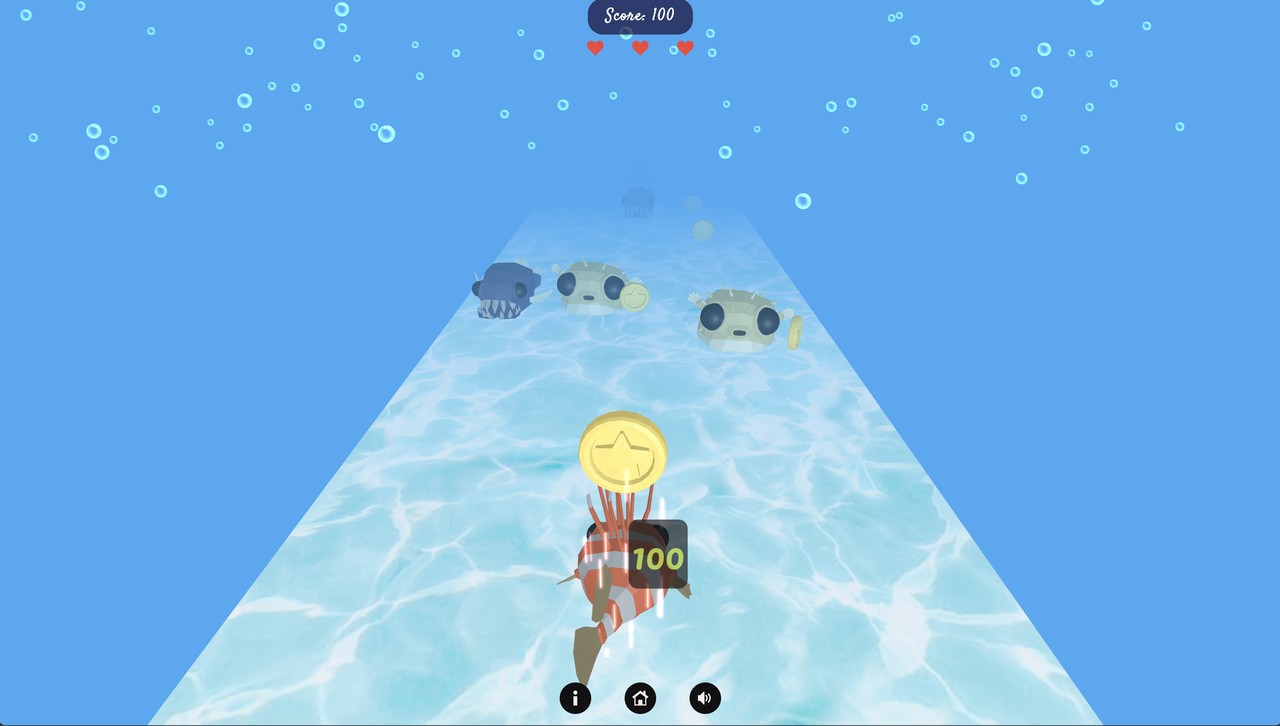Image resolution: width=1280 pixels, height=726 pixels.
Task: Click the third red heart near the bubble
Action: 684,47
